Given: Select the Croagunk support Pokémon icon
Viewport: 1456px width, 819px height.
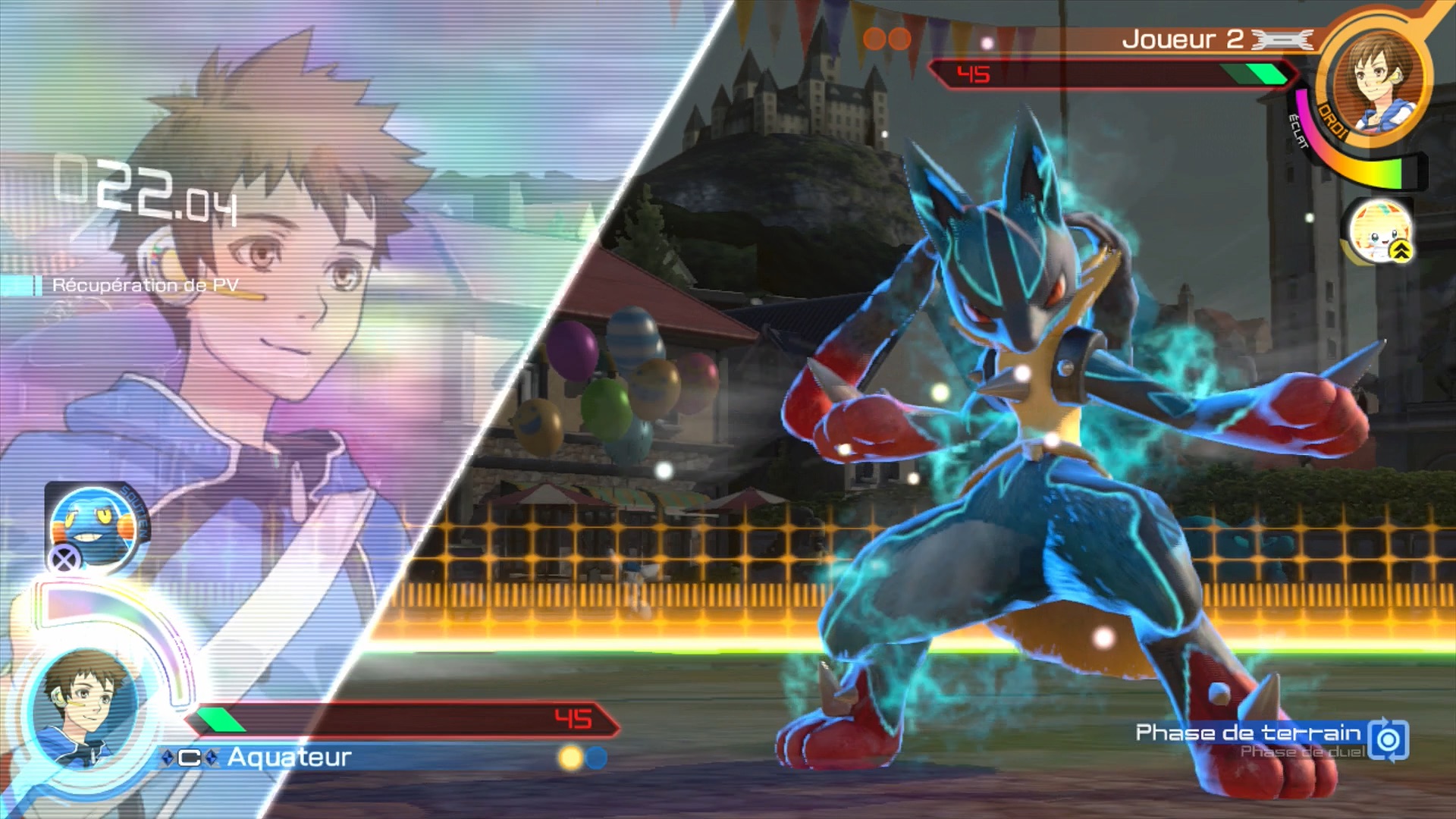Looking at the screenshot, I should pos(94,526).
